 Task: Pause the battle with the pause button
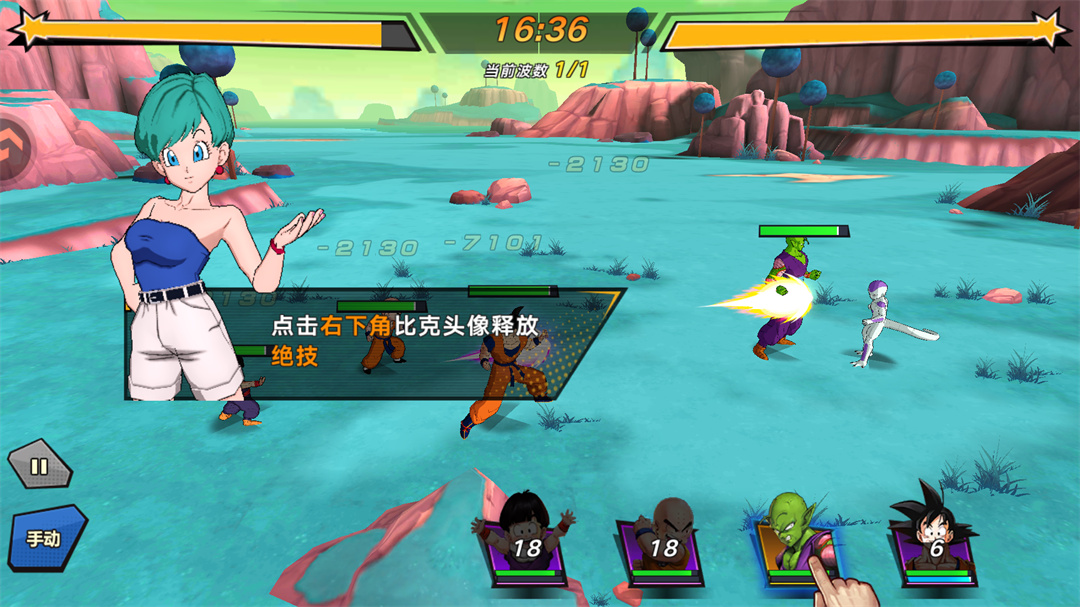coord(39,465)
